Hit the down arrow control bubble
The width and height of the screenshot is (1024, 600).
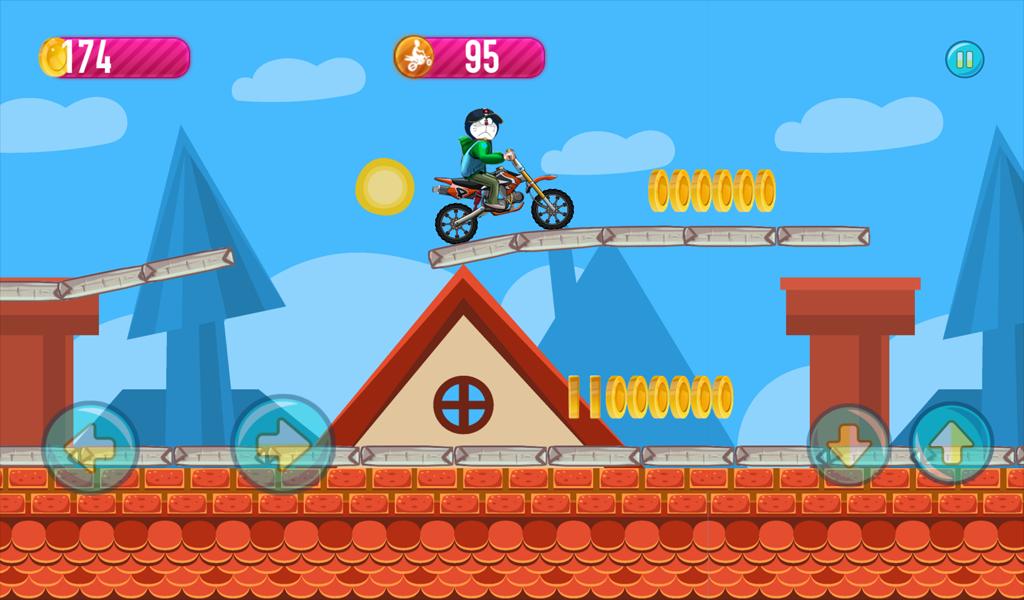point(848,444)
